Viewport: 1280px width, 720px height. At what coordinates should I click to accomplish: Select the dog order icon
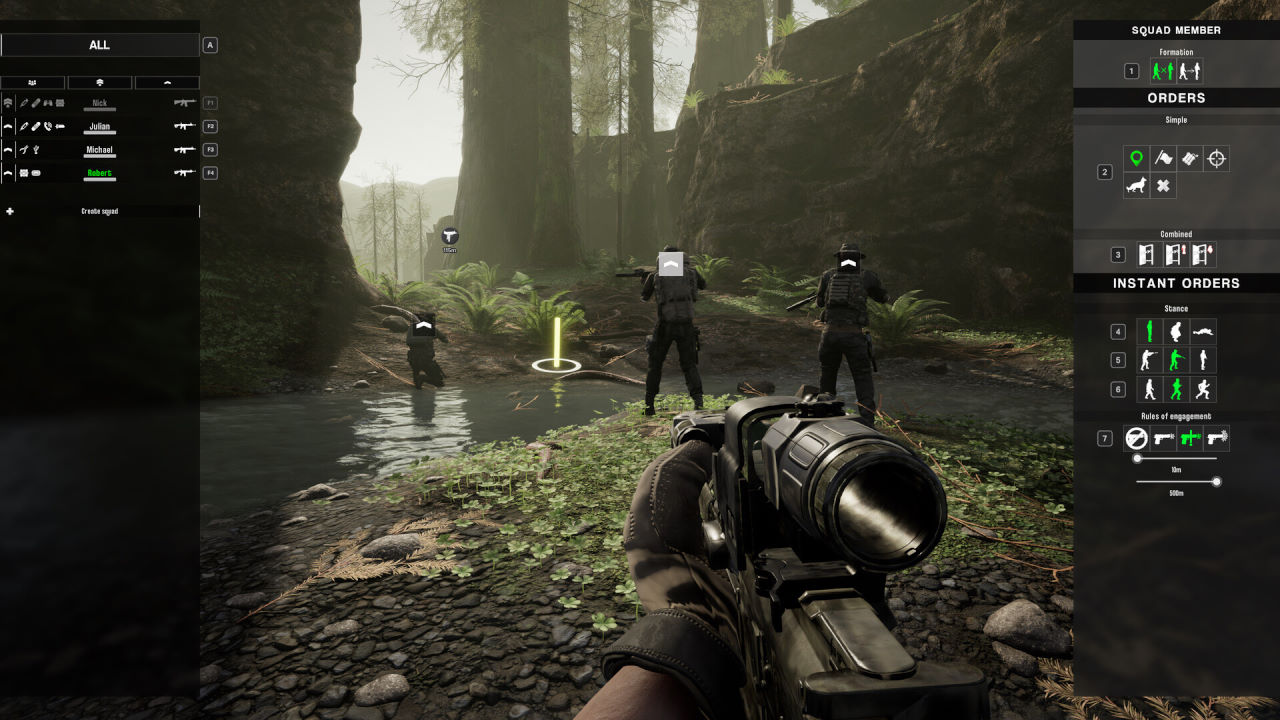tap(1136, 186)
